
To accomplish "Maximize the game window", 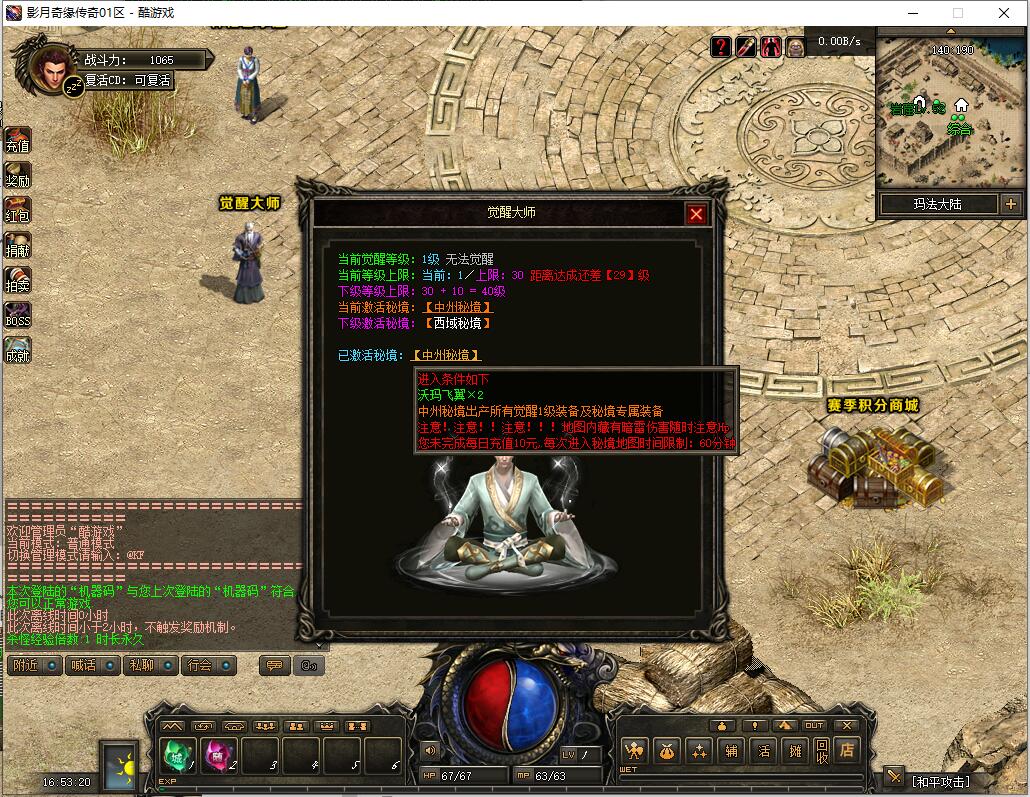I will (x=958, y=13).
